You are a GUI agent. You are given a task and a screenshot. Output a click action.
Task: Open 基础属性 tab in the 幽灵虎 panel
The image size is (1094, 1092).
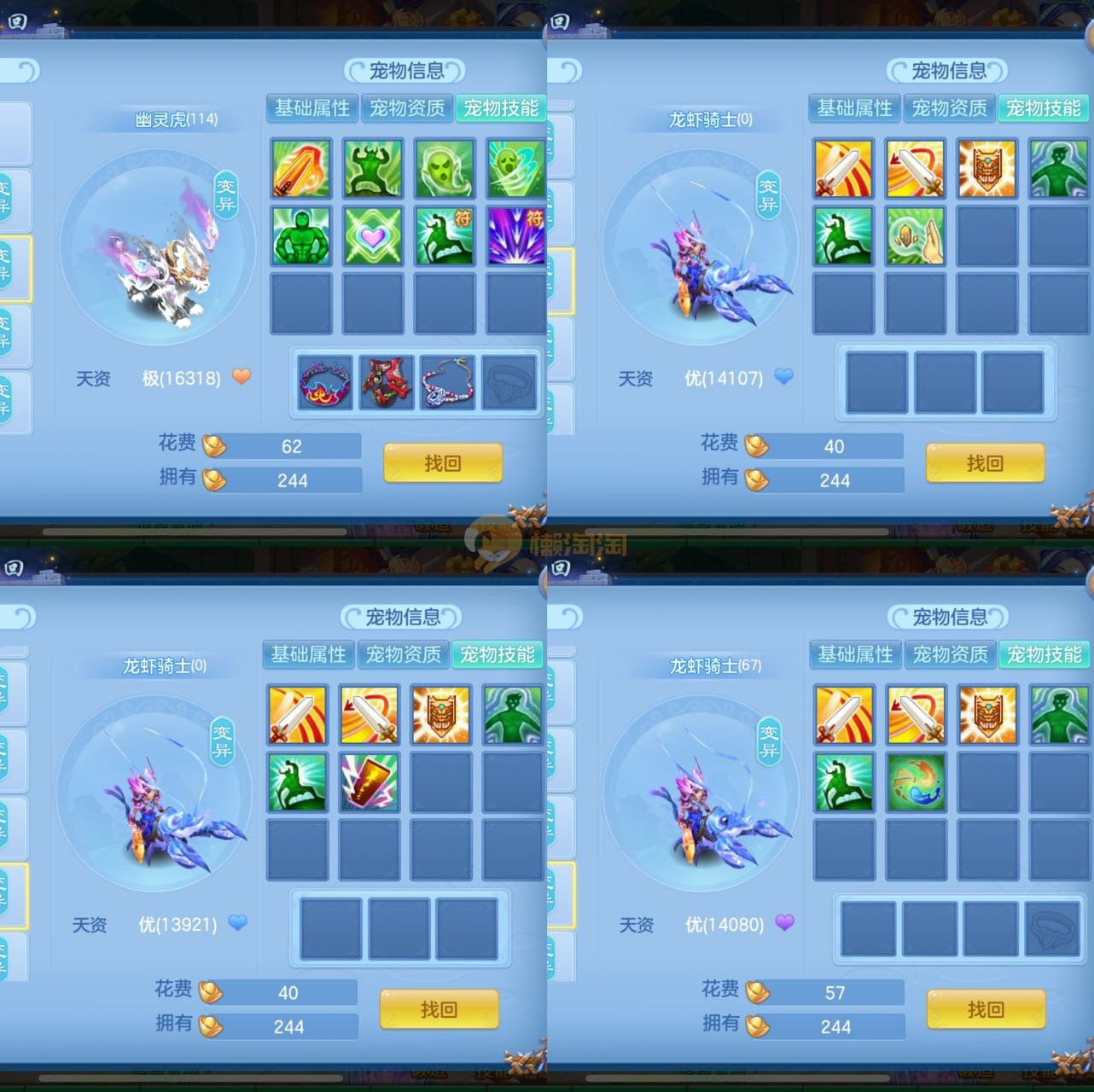pyautogui.click(x=312, y=108)
